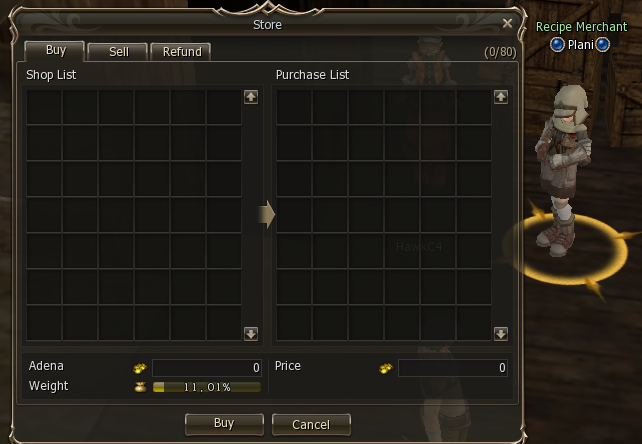Screen dimensions: 642x444
Task: Click Purchase List scroll-up arrow
Action: [501, 97]
